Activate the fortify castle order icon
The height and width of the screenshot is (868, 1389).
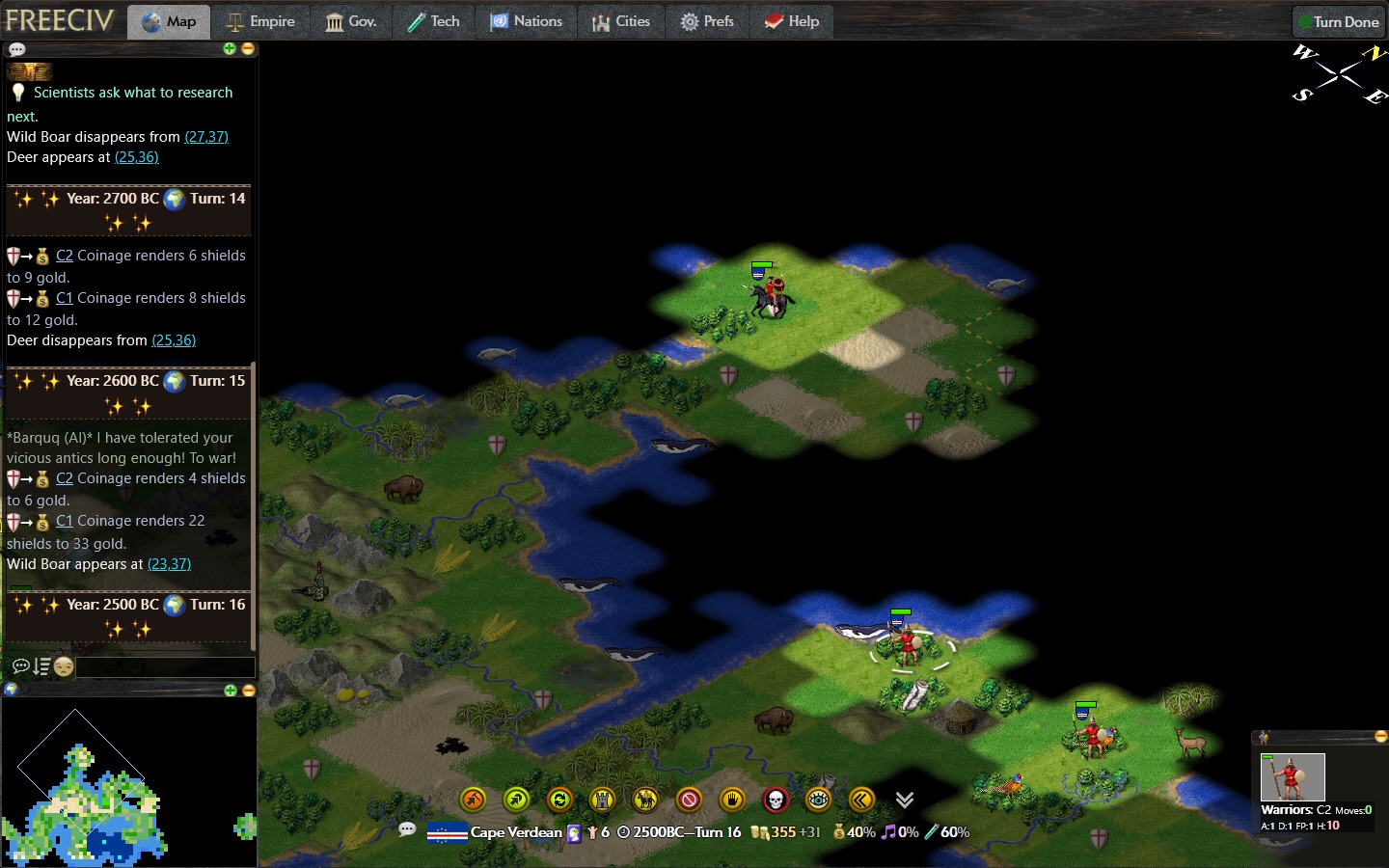603,800
